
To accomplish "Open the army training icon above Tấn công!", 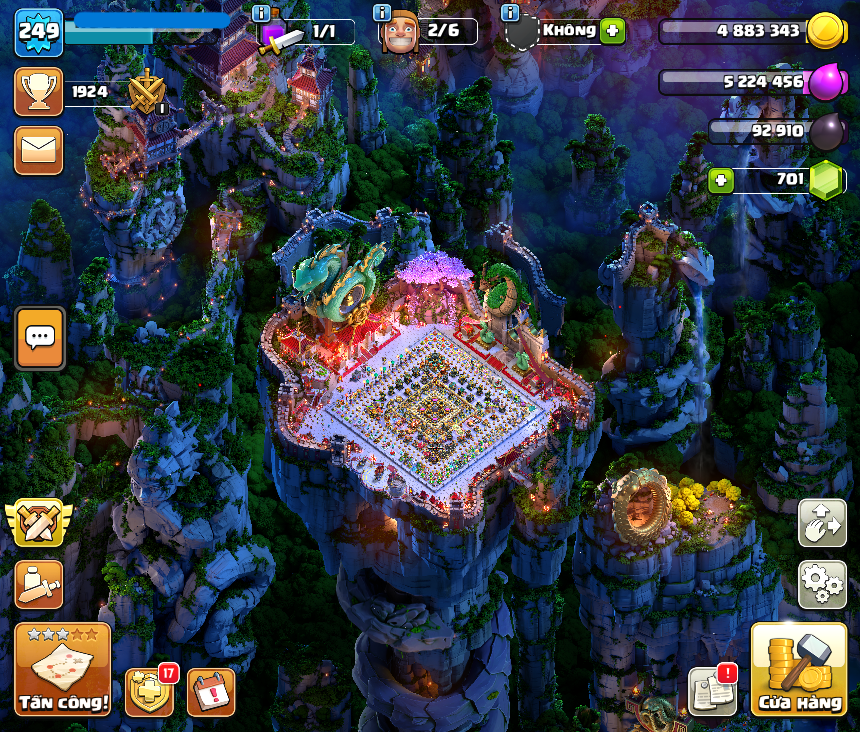I will point(39,584).
